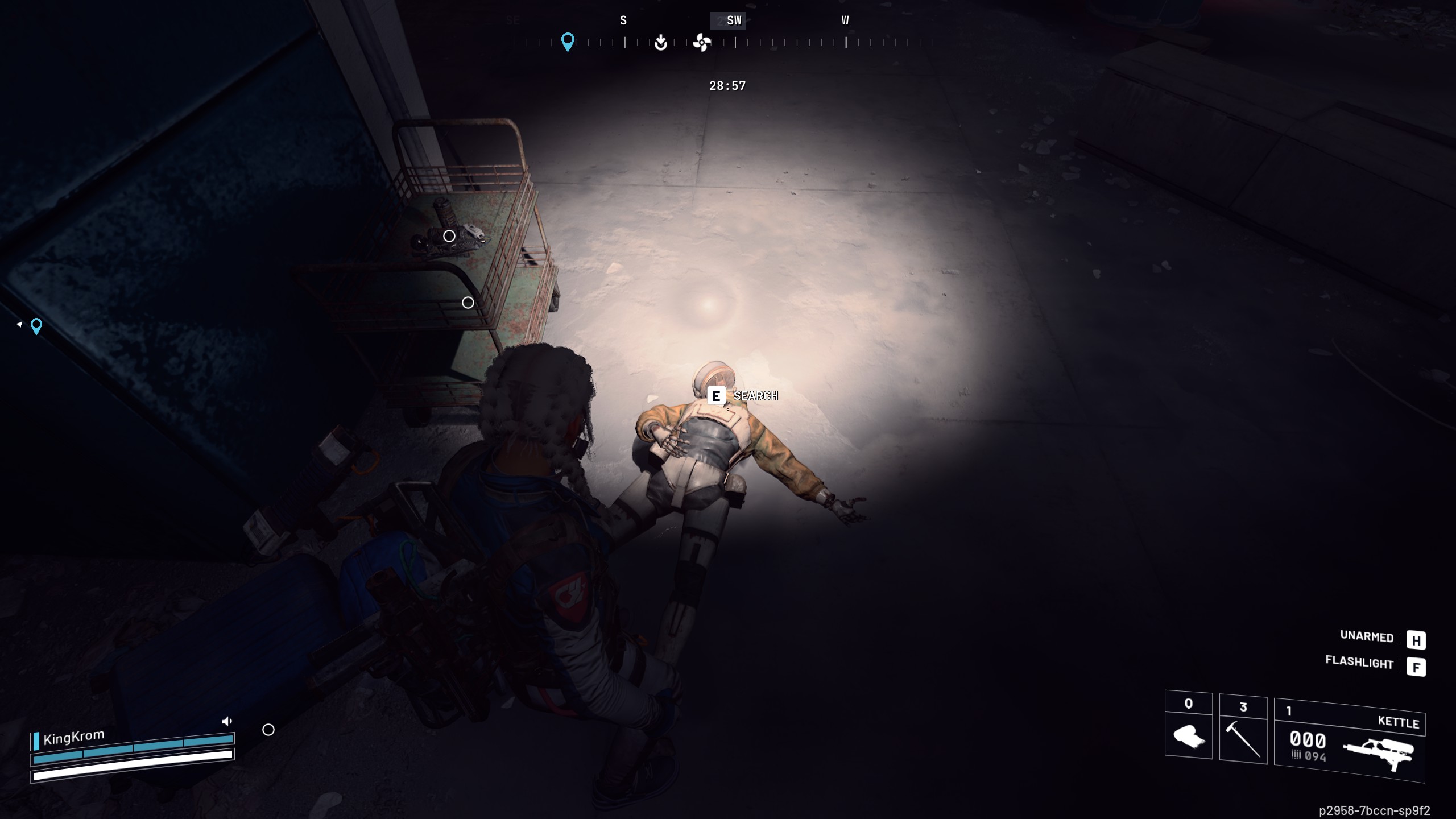Image resolution: width=1456 pixels, height=819 pixels.
Task: Click the speaker icon above the KingKrom nameplate
Action: (x=227, y=721)
